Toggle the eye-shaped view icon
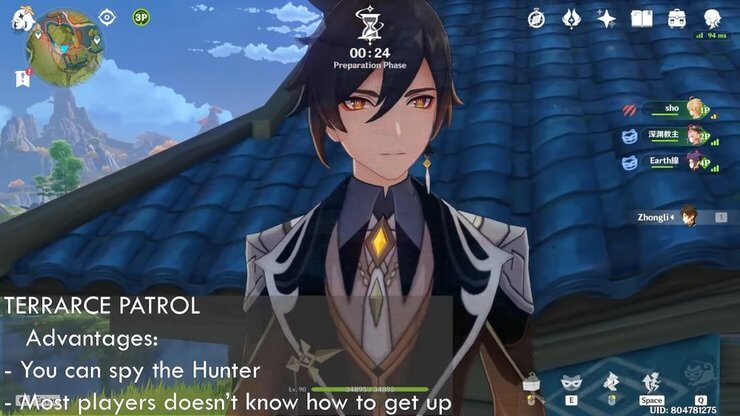The width and height of the screenshot is (740, 416). [x=108, y=17]
